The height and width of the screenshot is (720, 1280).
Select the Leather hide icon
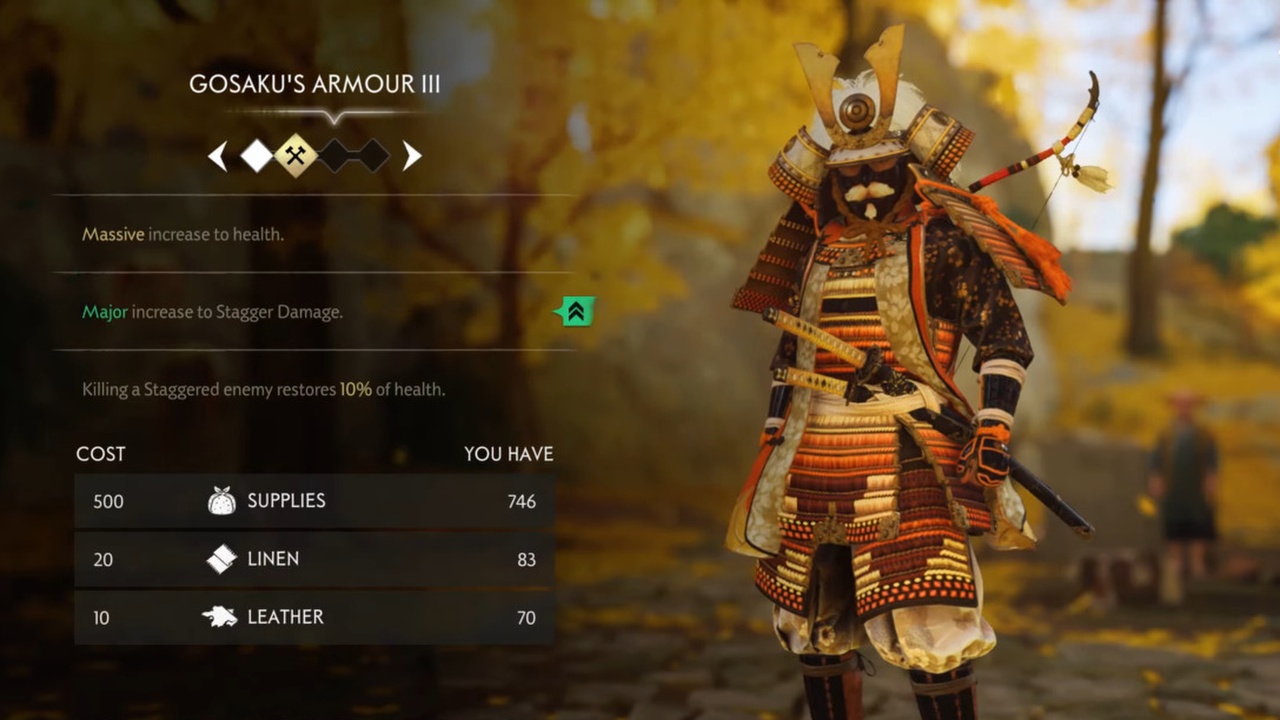pos(222,617)
